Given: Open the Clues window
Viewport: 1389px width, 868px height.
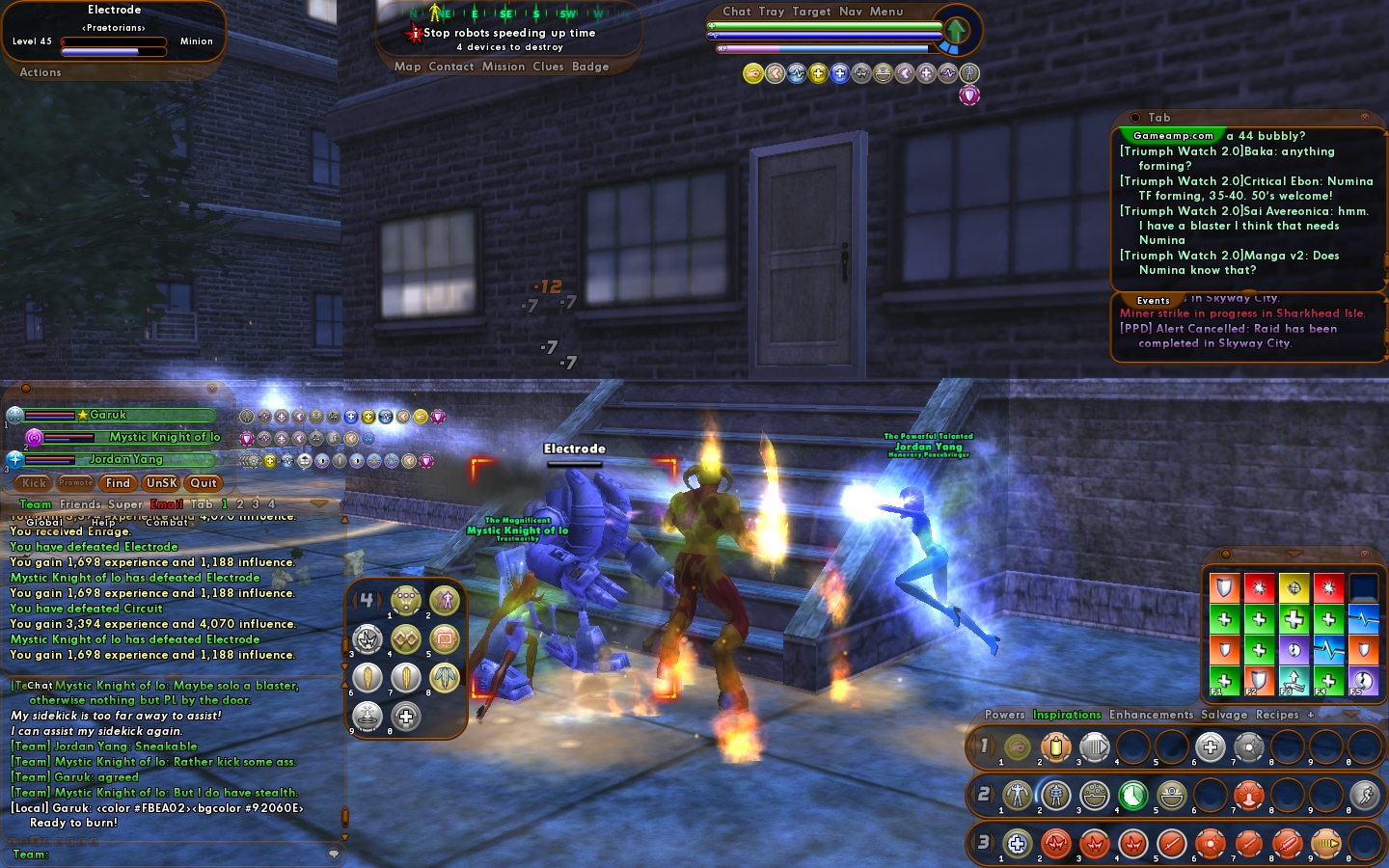Looking at the screenshot, I should (548, 67).
